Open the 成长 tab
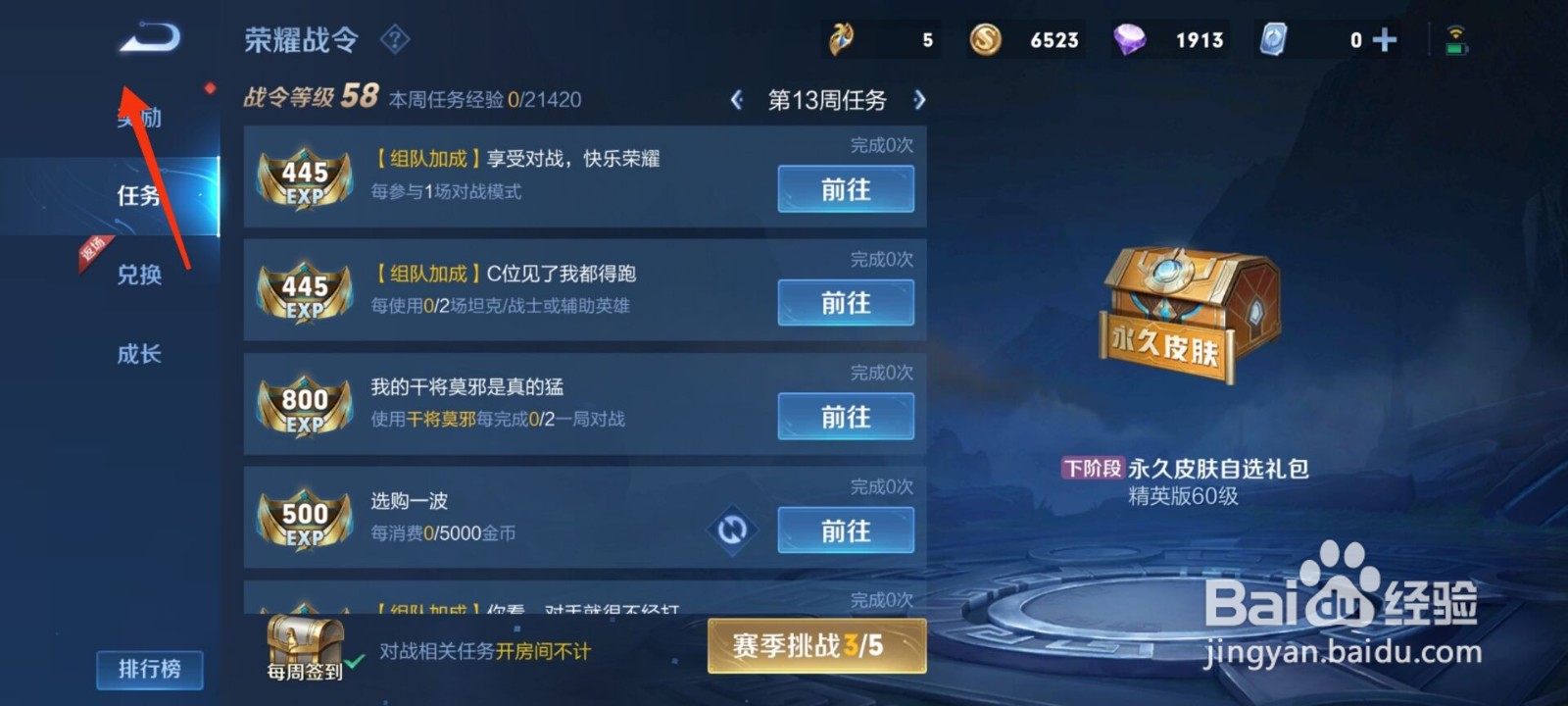 (138, 353)
